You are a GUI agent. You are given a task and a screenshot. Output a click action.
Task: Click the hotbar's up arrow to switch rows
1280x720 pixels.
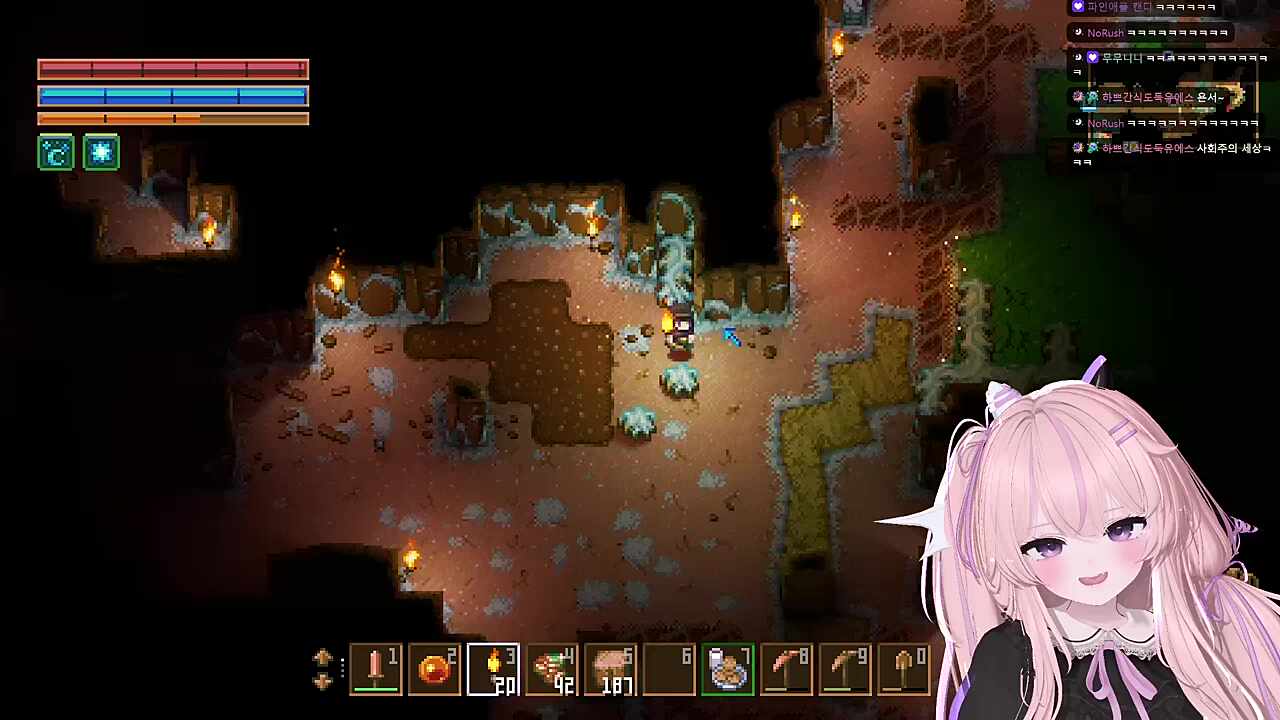322,658
